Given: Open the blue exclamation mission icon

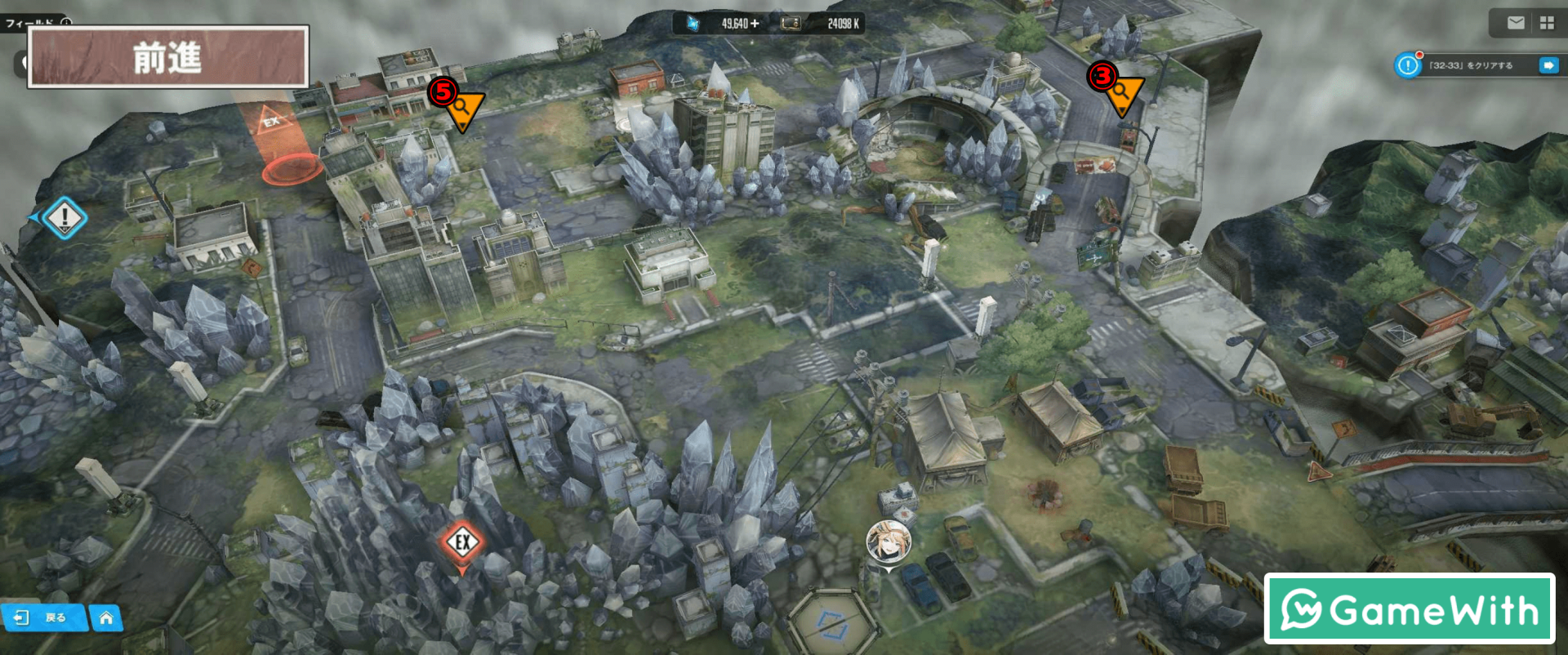Looking at the screenshot, I should (x=1408, y=65).
